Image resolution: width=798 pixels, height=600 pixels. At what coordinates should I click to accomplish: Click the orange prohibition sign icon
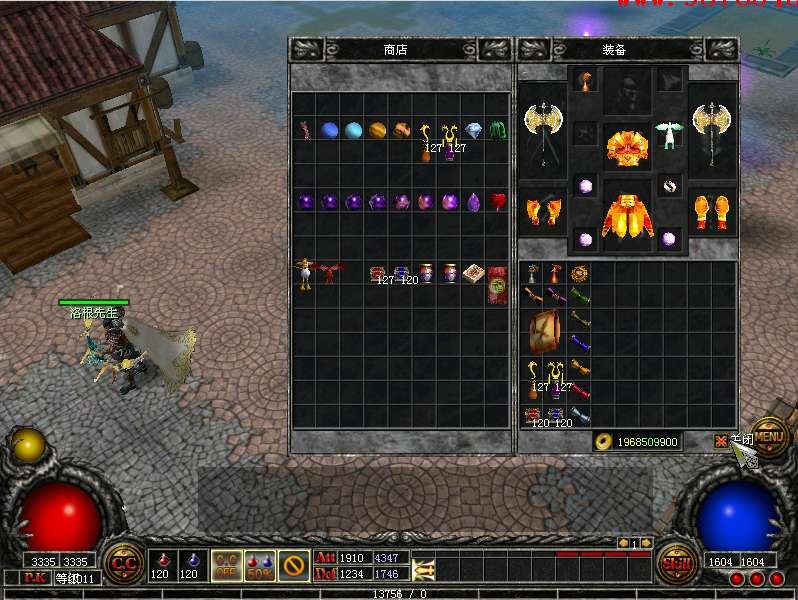294,565
